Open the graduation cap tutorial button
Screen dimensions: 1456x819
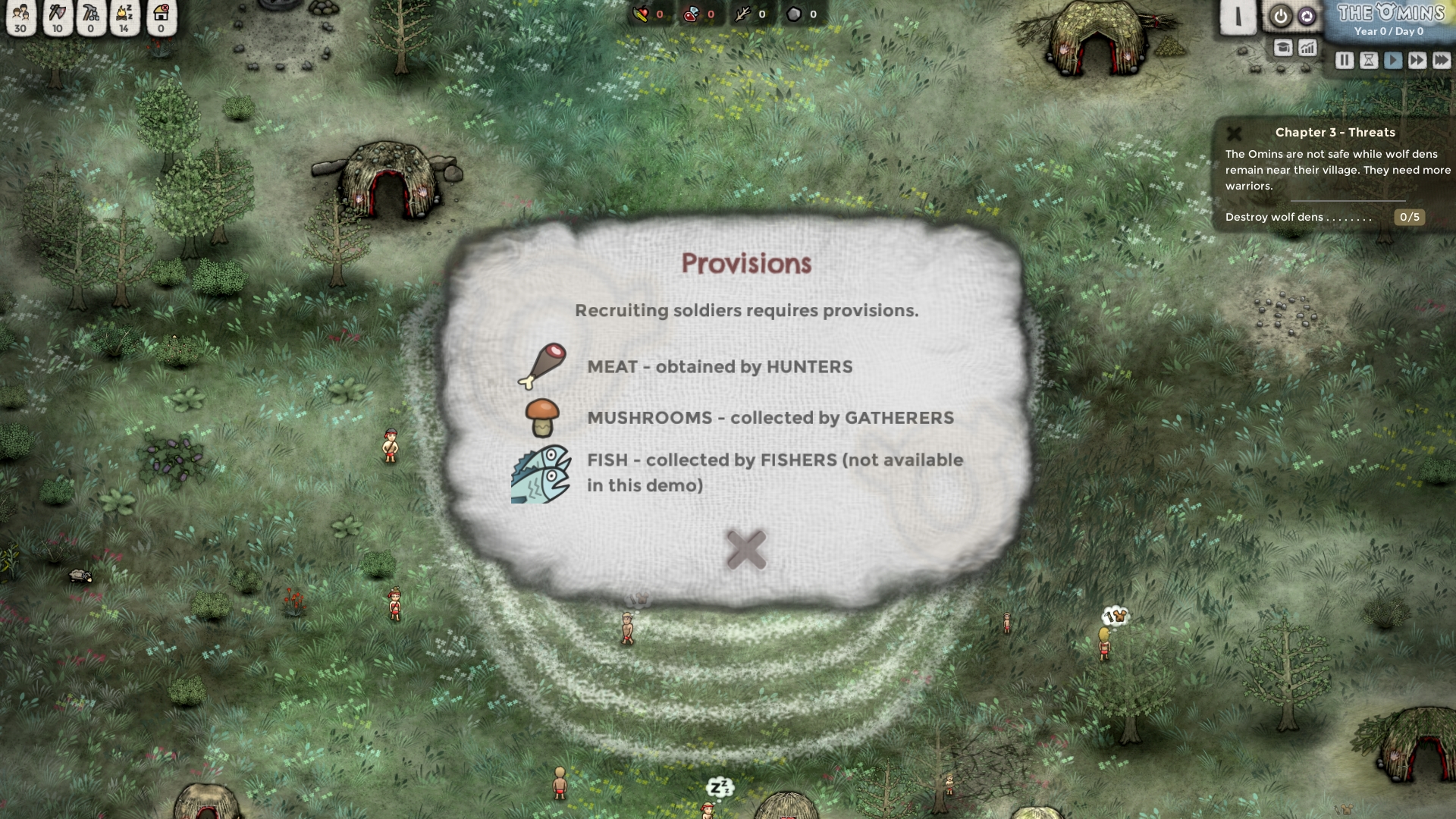[x=1282, y=49]
